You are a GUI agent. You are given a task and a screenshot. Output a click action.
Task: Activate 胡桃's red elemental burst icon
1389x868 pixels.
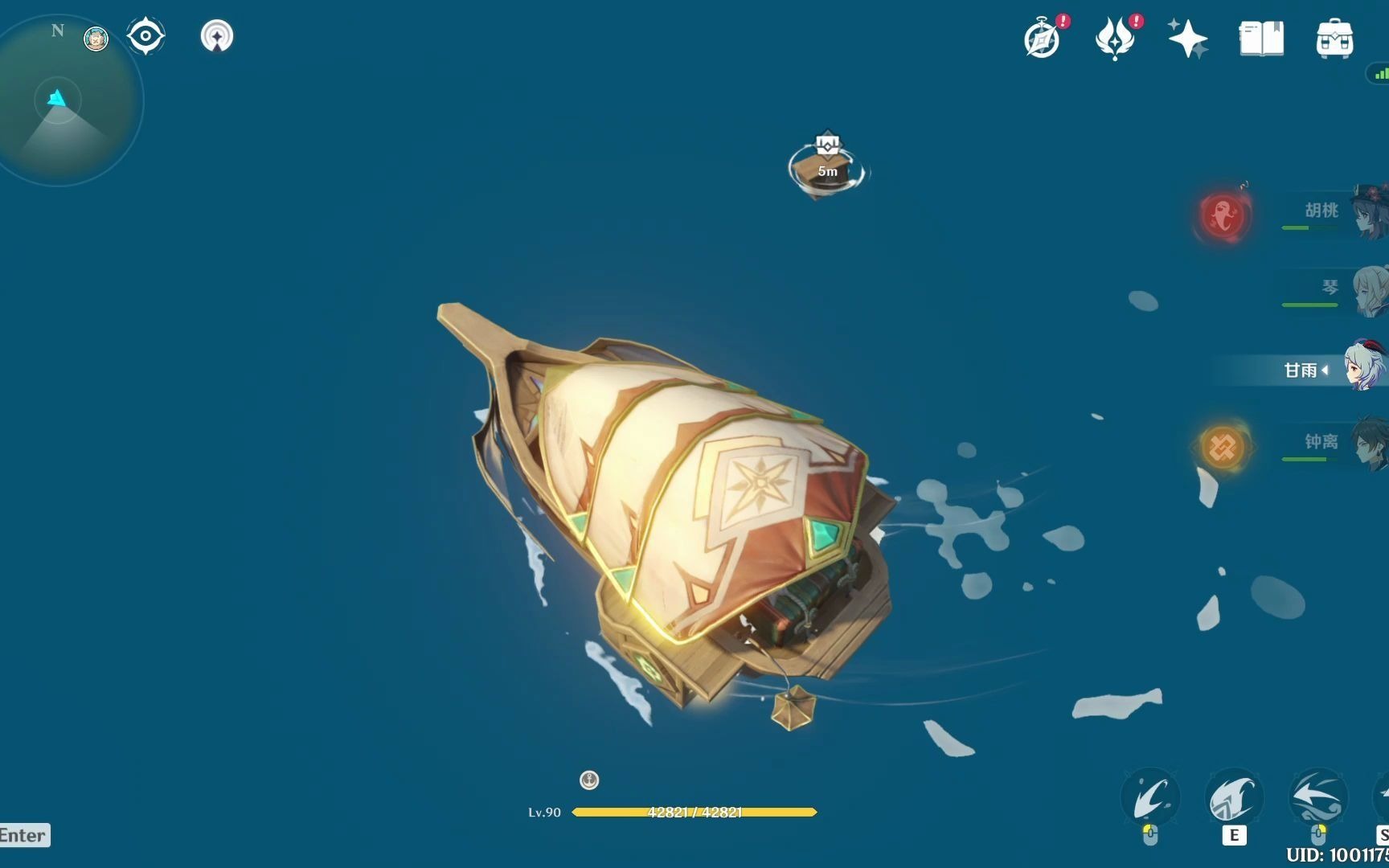[1223, 215]
